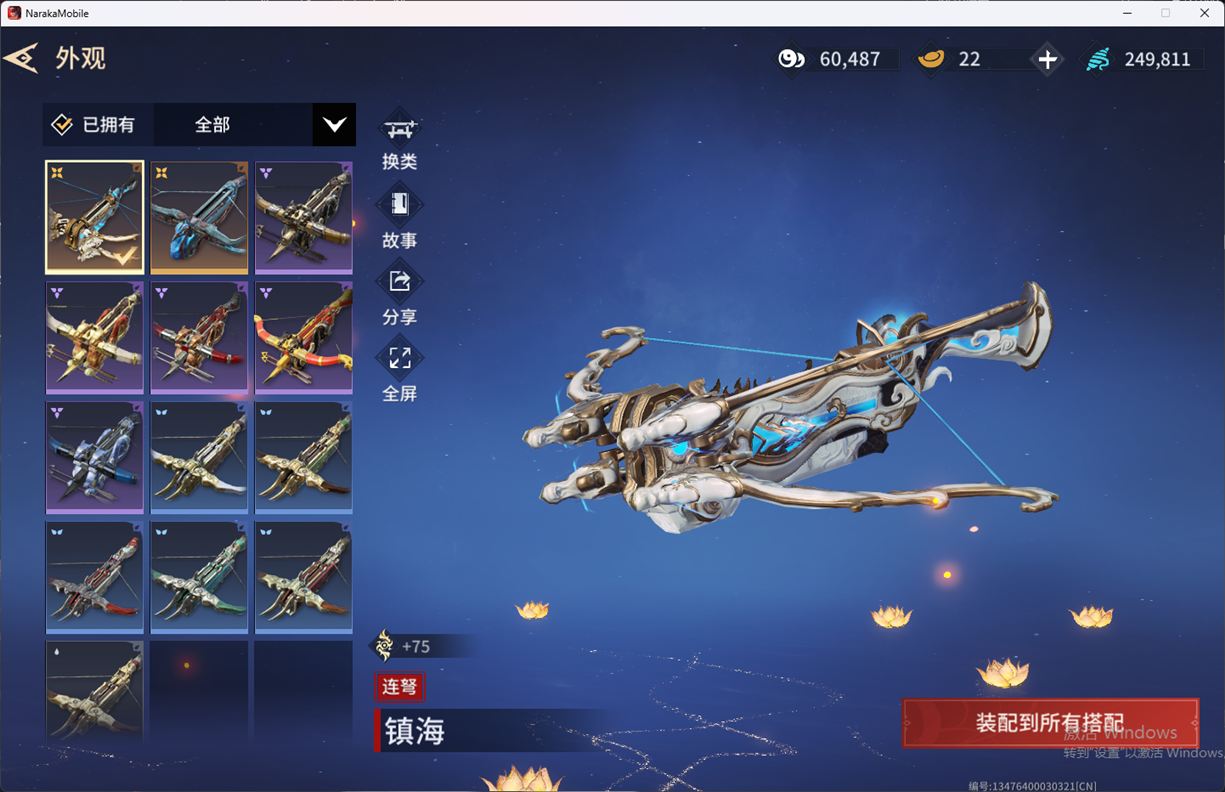
Task: Go back using the arrow beside 外观
Action: (x=21, y=58)
